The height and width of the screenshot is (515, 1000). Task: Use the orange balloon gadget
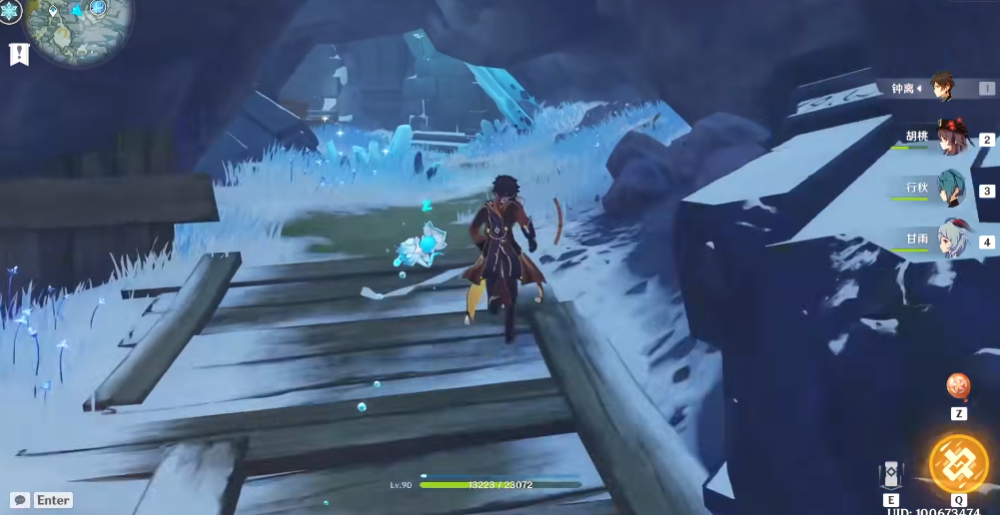click(958, 386)
